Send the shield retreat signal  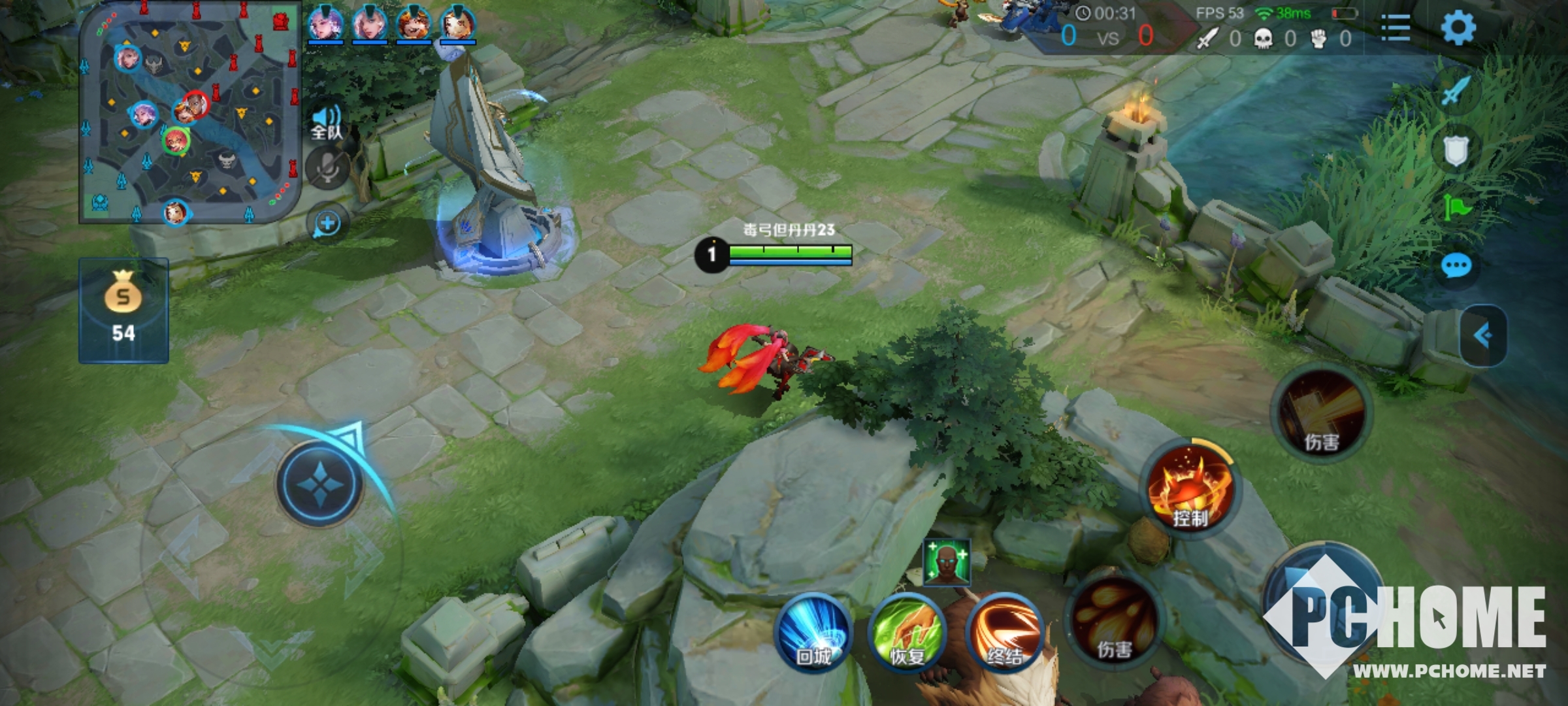pos(1455,150)
